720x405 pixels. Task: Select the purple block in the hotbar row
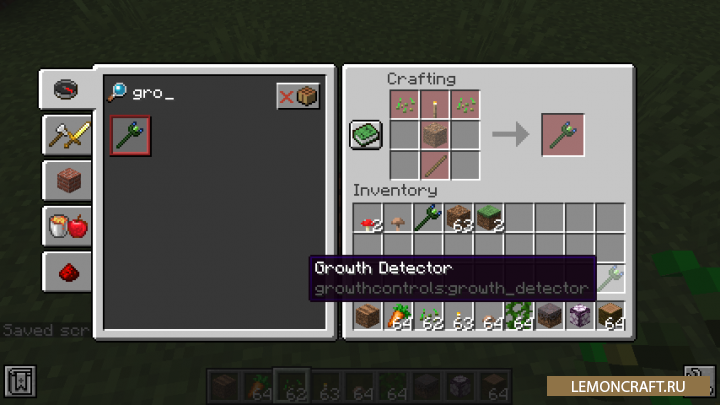point(579,317)
